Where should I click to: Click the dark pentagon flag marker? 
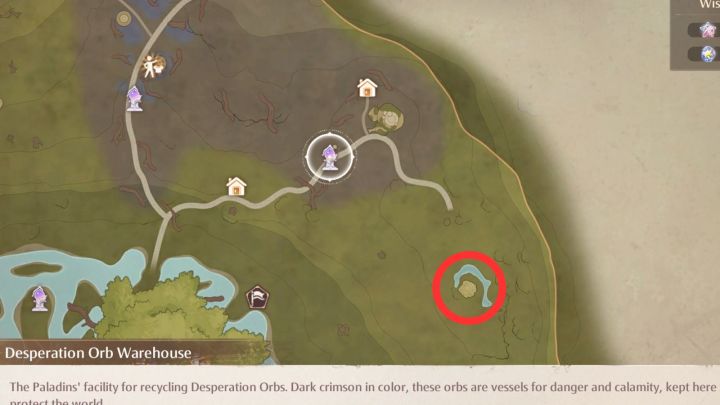click(x=256, y=297)
